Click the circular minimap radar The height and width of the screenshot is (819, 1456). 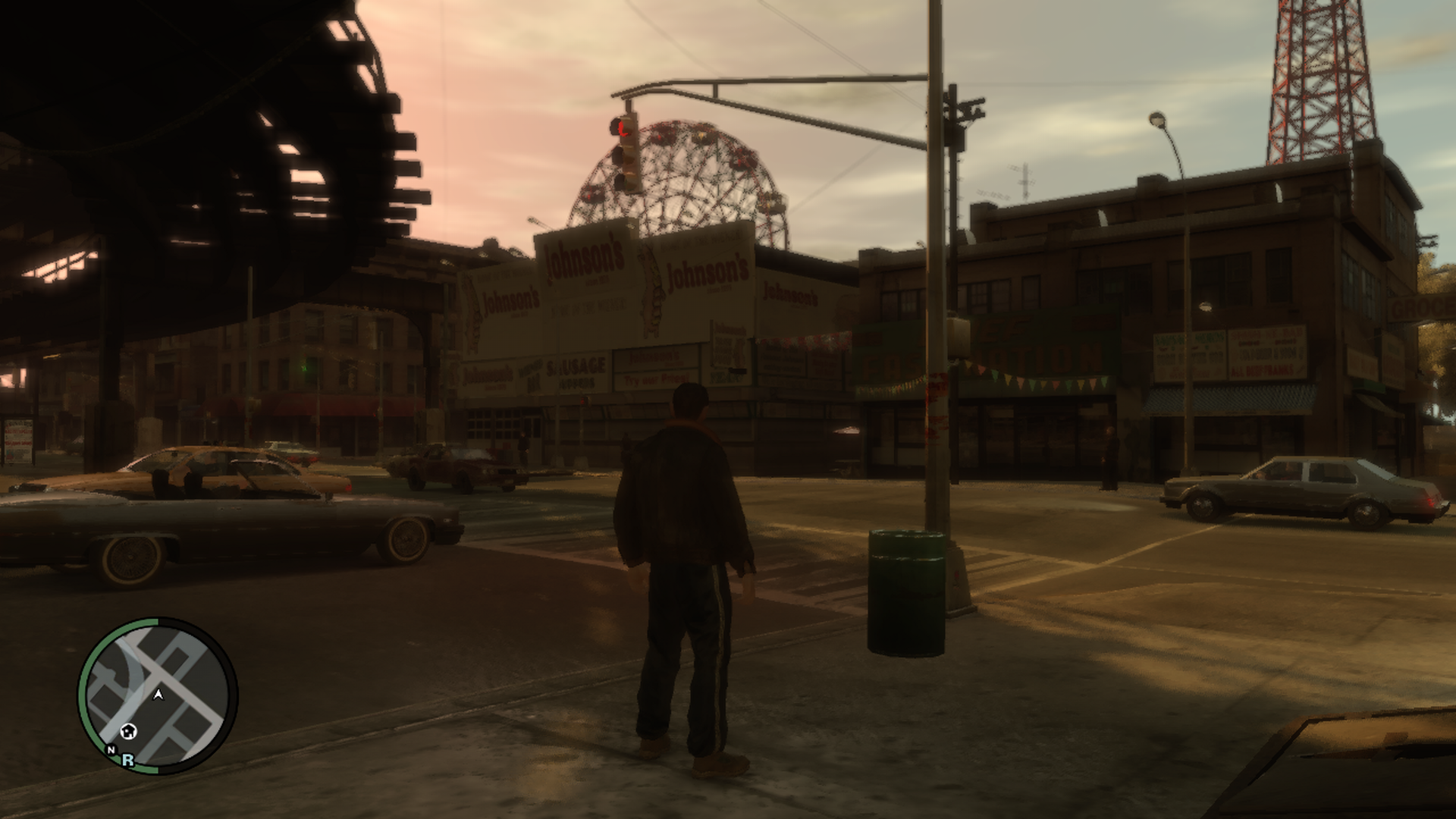pyautogui.click(x=158, y=695)
